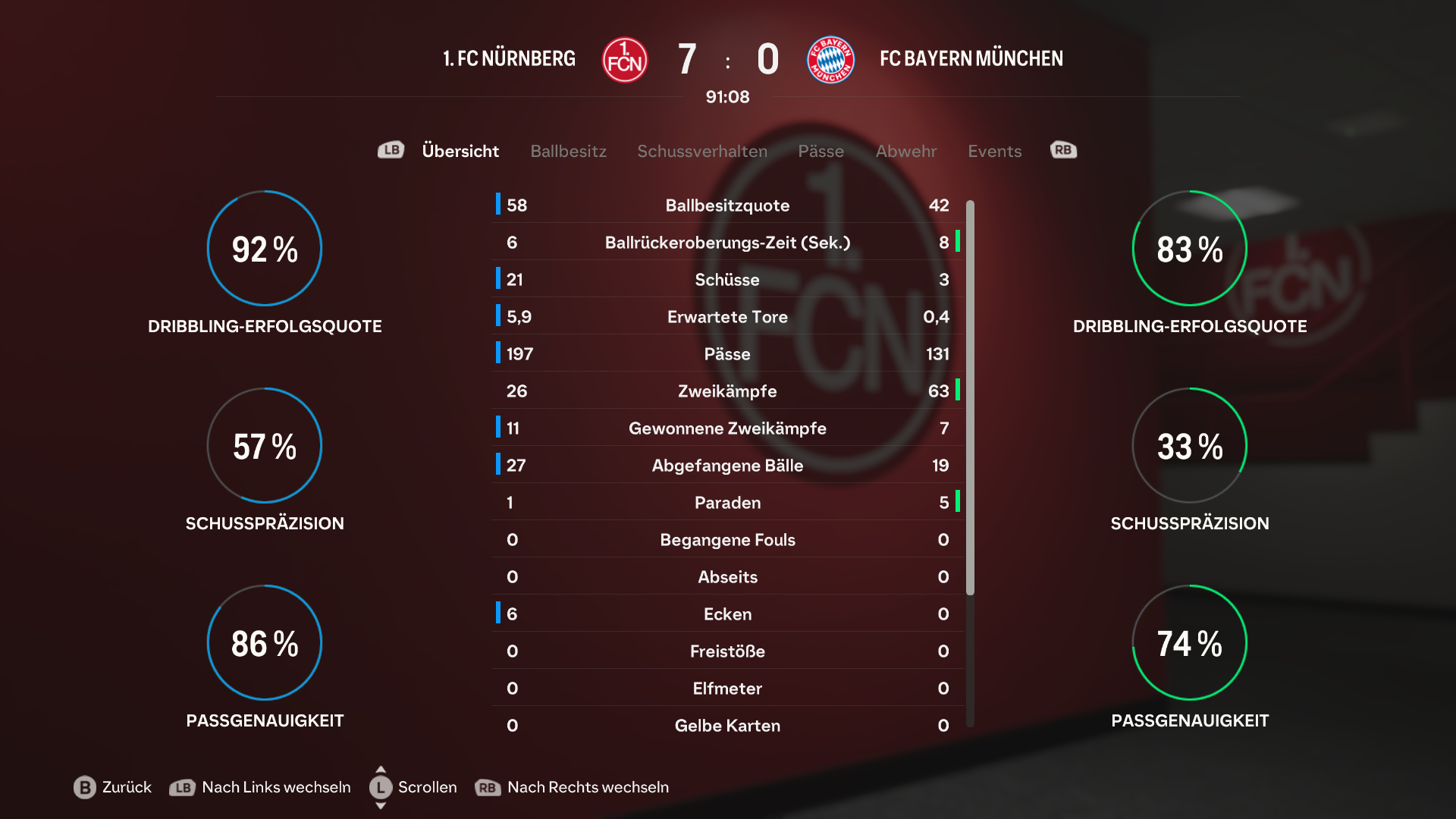Select the Übersicht tab
The height and width of the screenshot is (819, 1456).
[x=460, y=151]
